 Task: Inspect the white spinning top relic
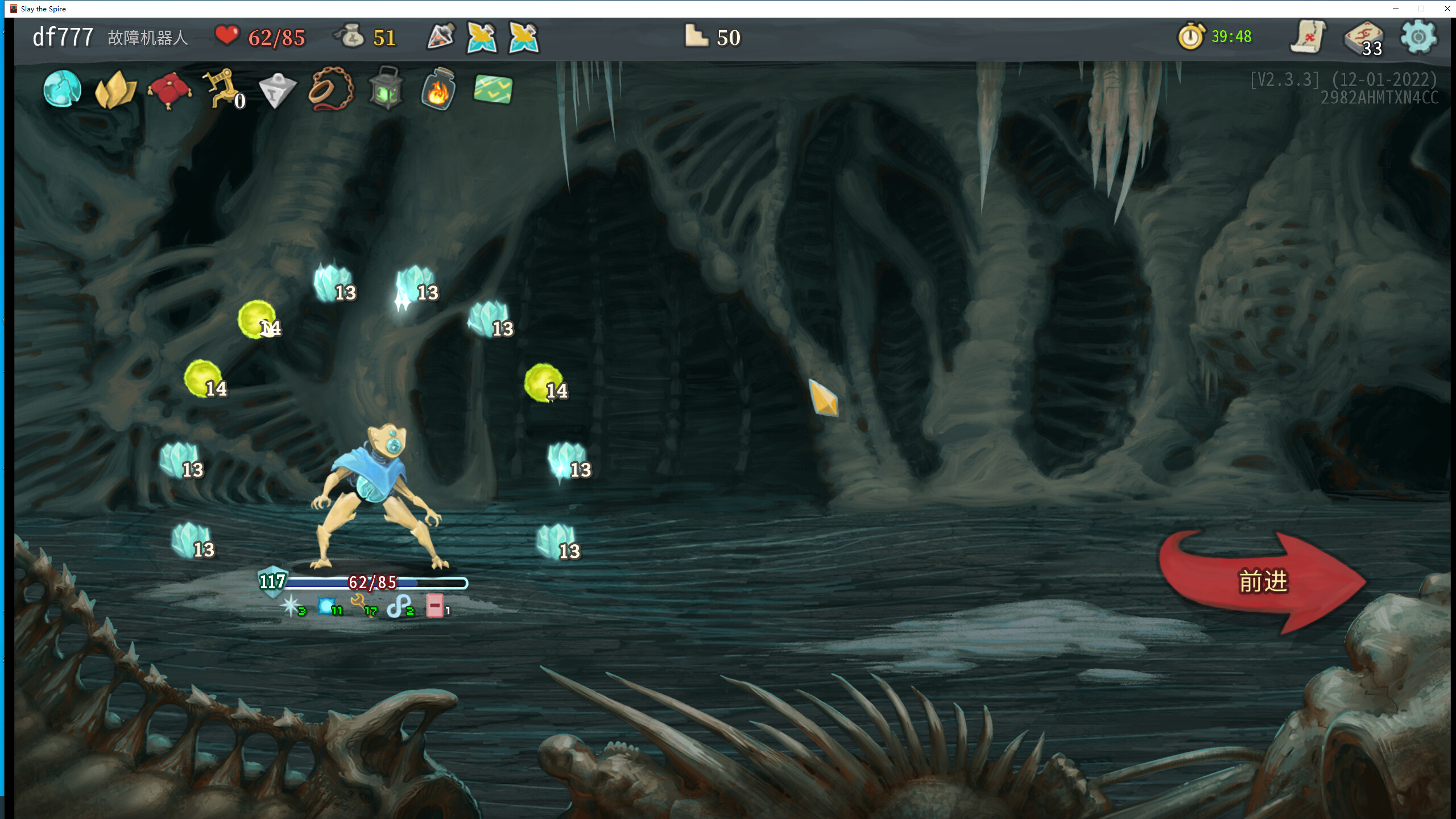pyautogui.click(x=277, y=90)
